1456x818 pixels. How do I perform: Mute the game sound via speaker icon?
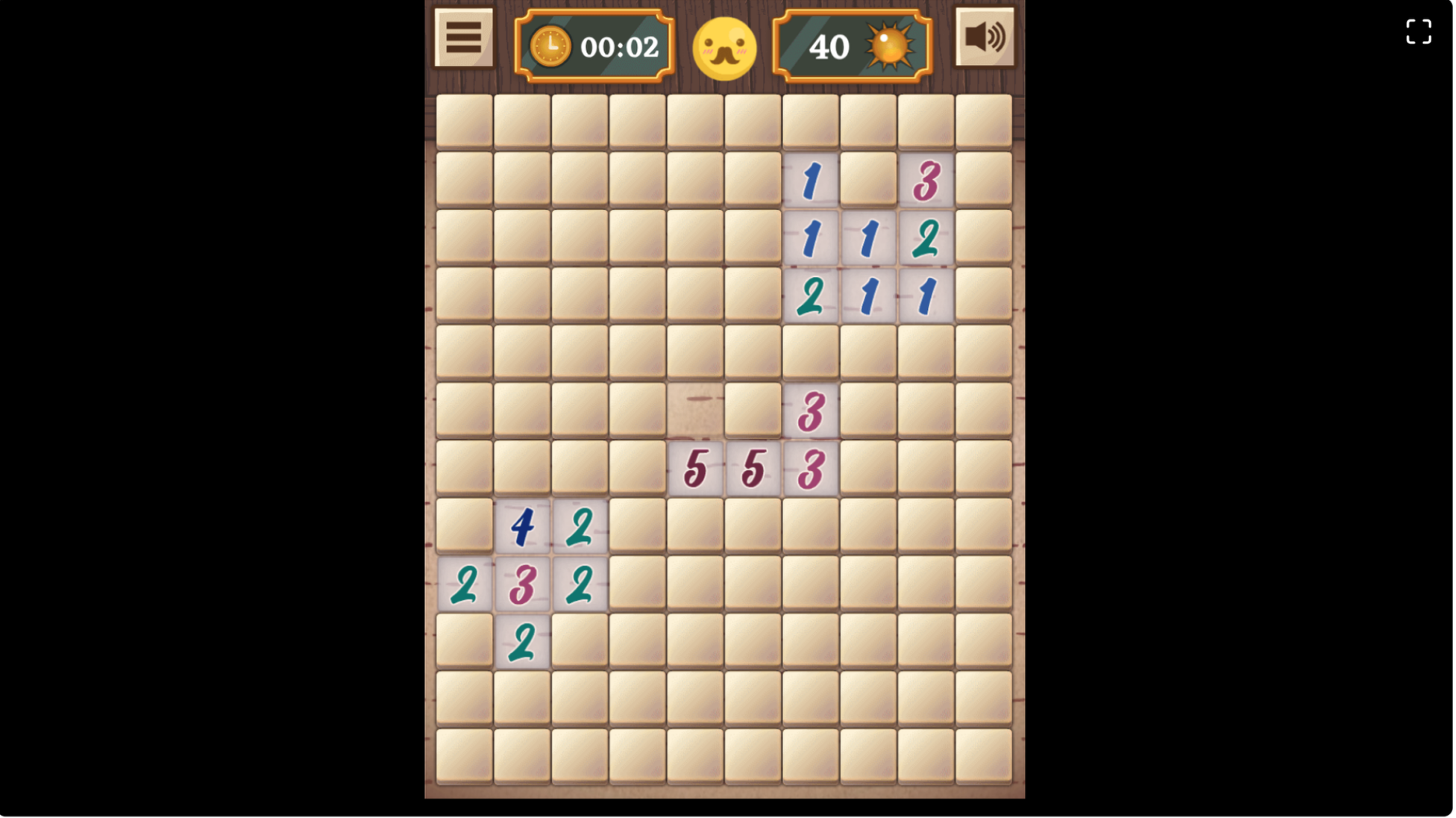pos(985,36)
